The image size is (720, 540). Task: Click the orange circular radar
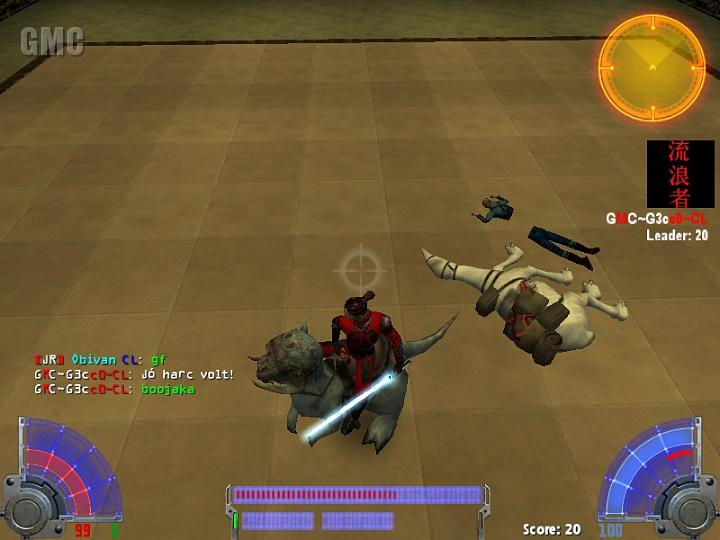click(x=651, y=61)
